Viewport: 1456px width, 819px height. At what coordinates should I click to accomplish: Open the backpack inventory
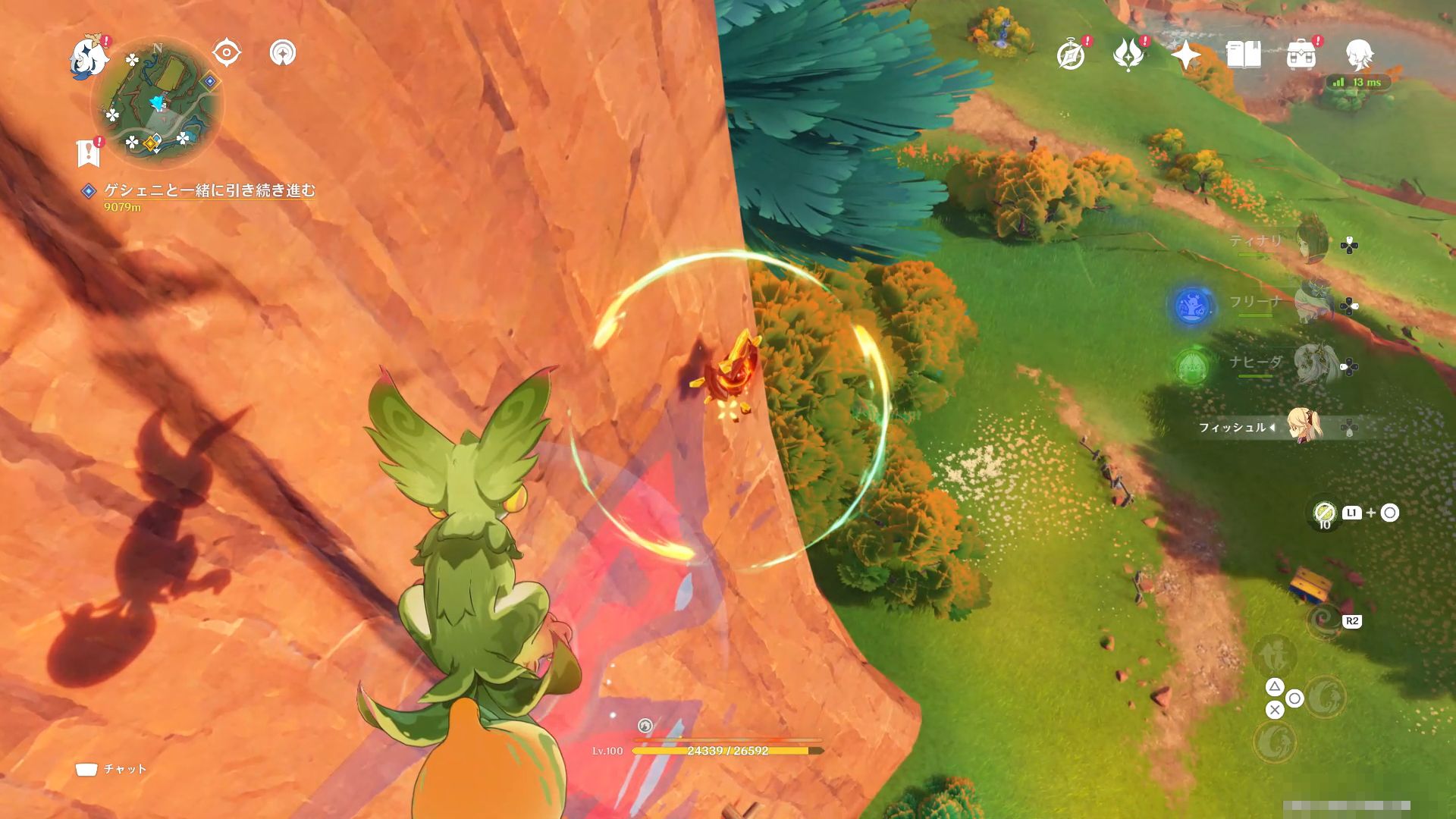pos(1301,55)
